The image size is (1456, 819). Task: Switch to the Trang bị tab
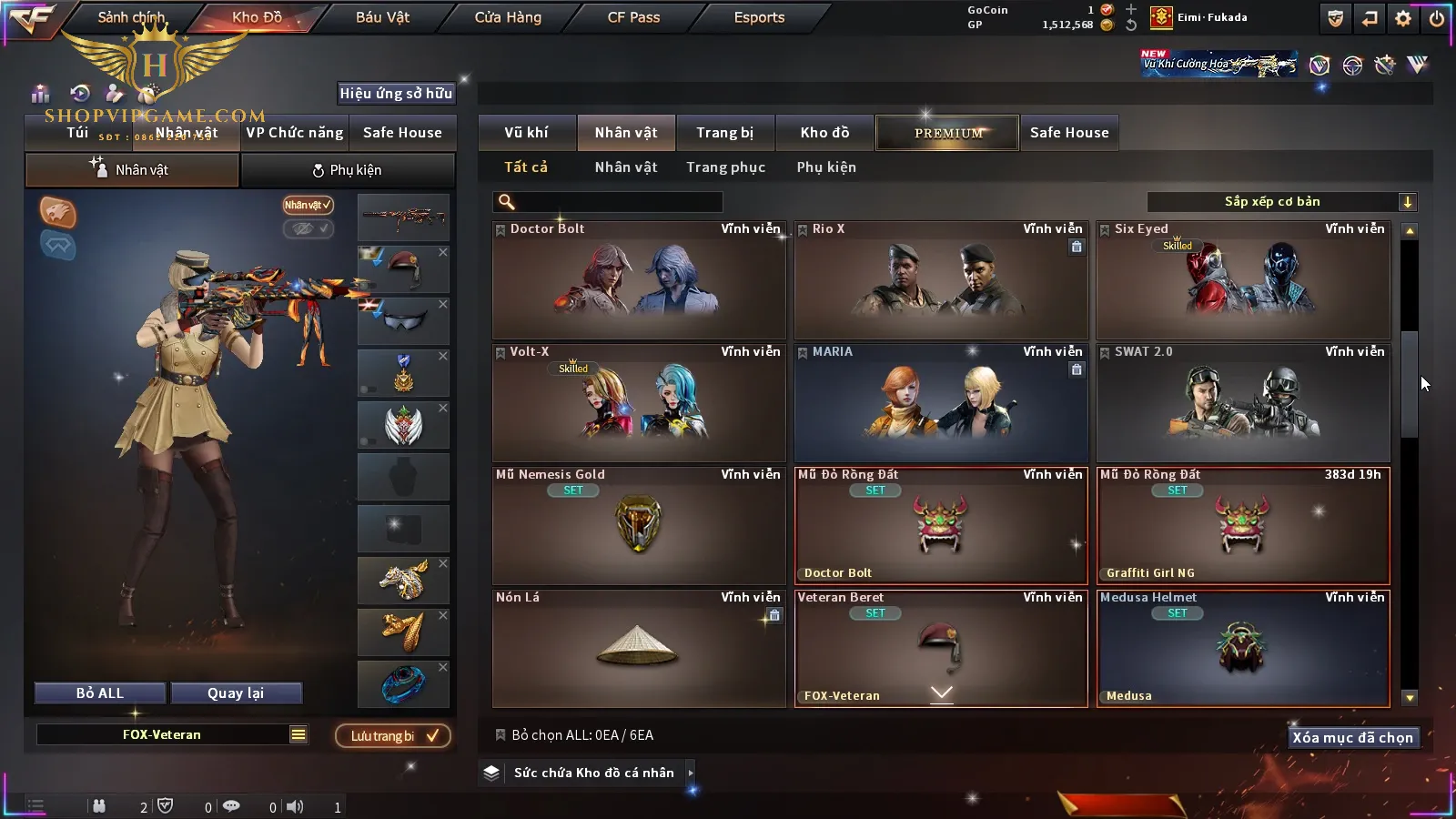724,133
